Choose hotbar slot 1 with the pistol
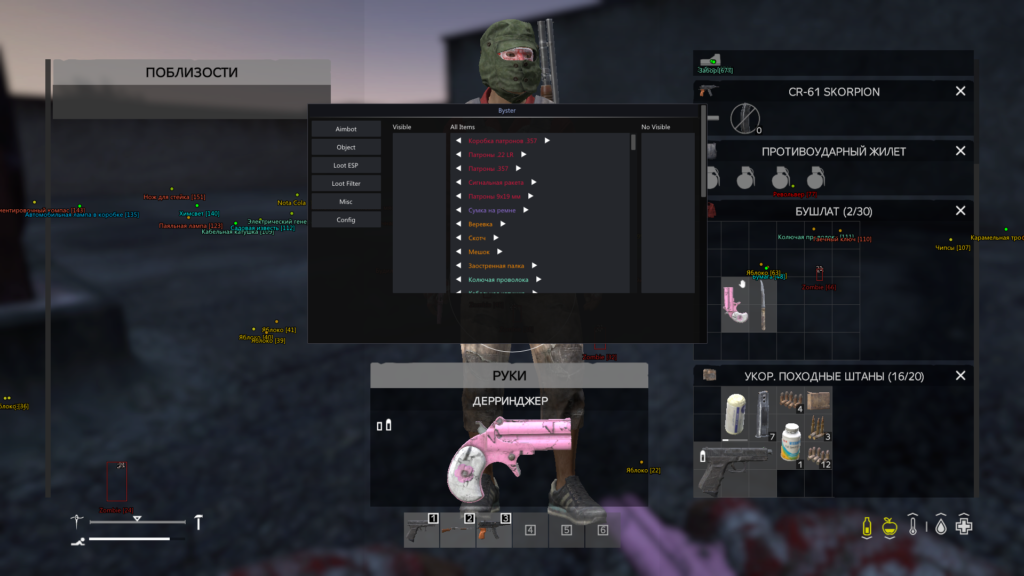This screenshot has width=1024, height=576. click(x=422, y=530)
